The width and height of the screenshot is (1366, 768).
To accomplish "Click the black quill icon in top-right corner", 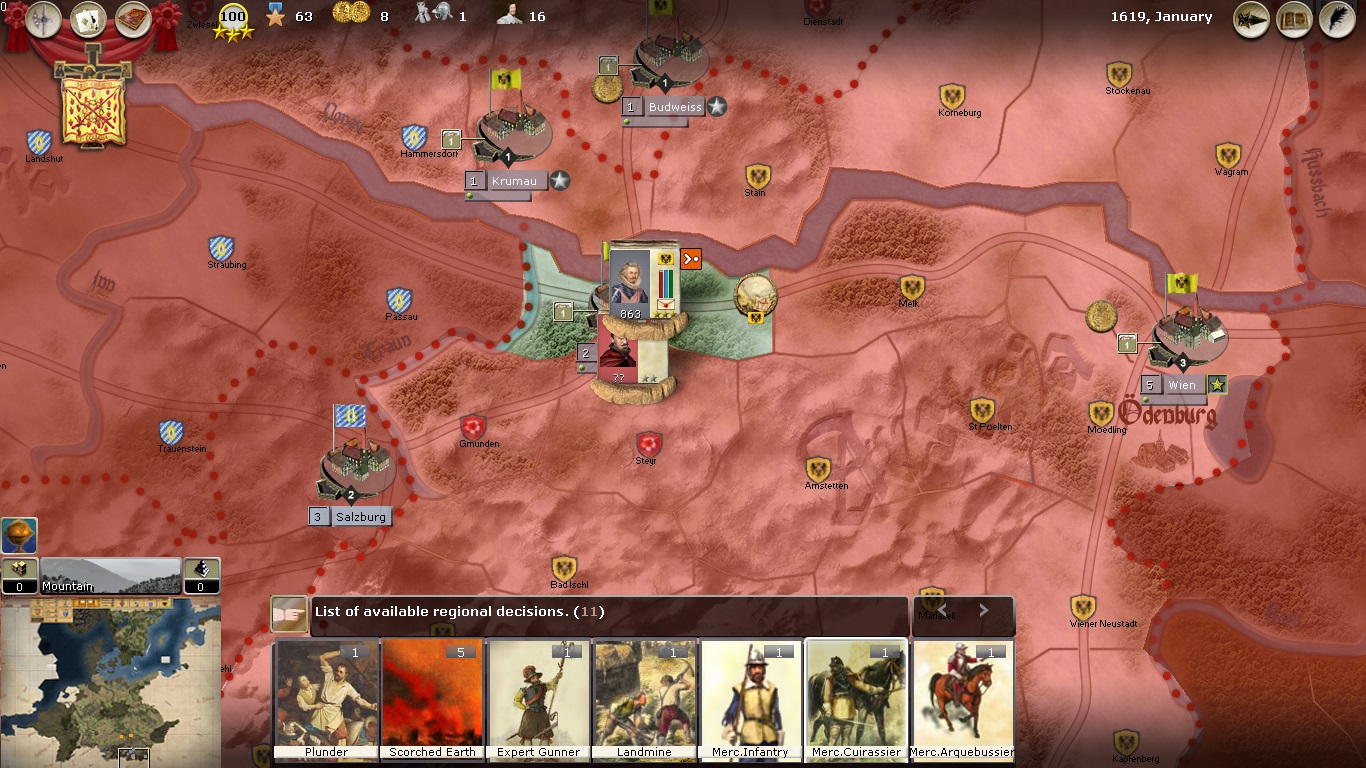I will [x=1338, y=19].
